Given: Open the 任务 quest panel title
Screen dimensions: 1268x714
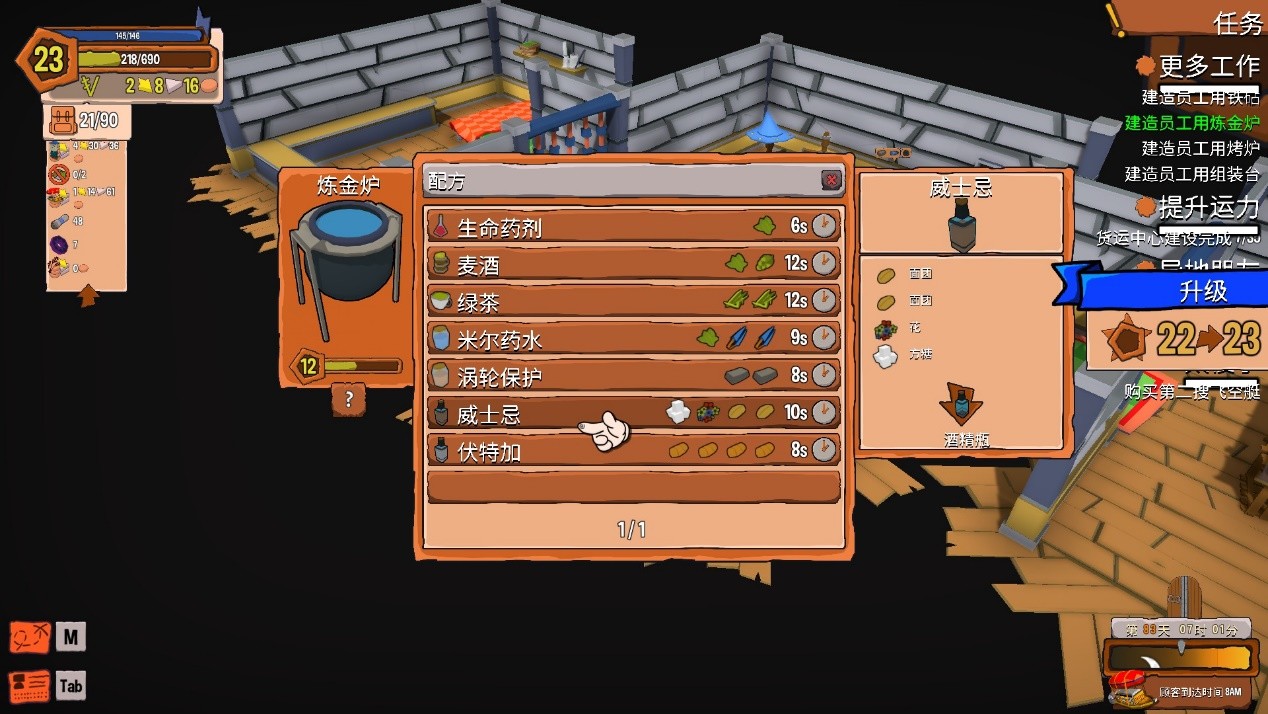Looking at the screenshot, I should coord(1238,23).
